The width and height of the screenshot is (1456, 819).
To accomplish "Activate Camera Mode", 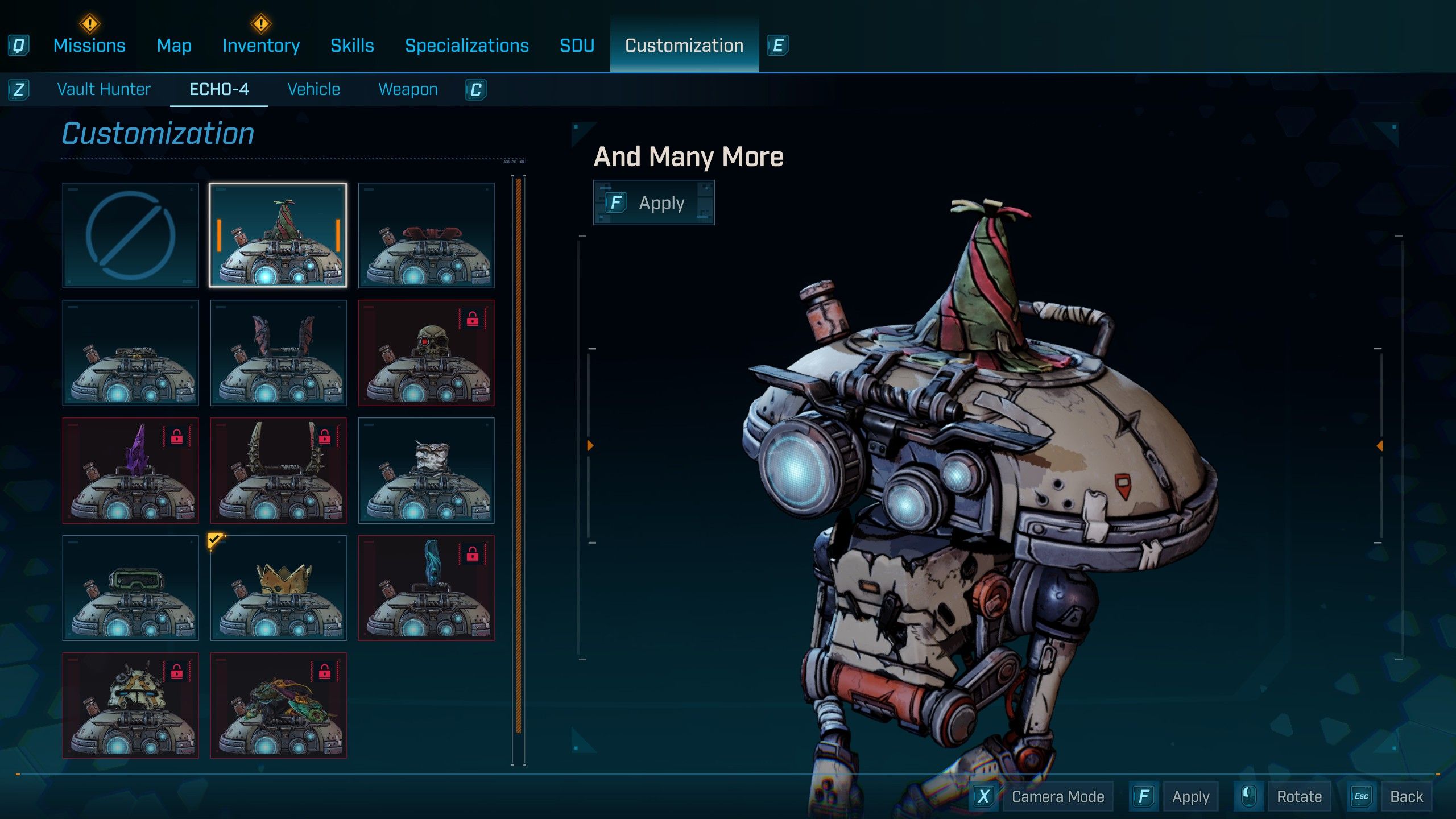I will [1057, 797].
